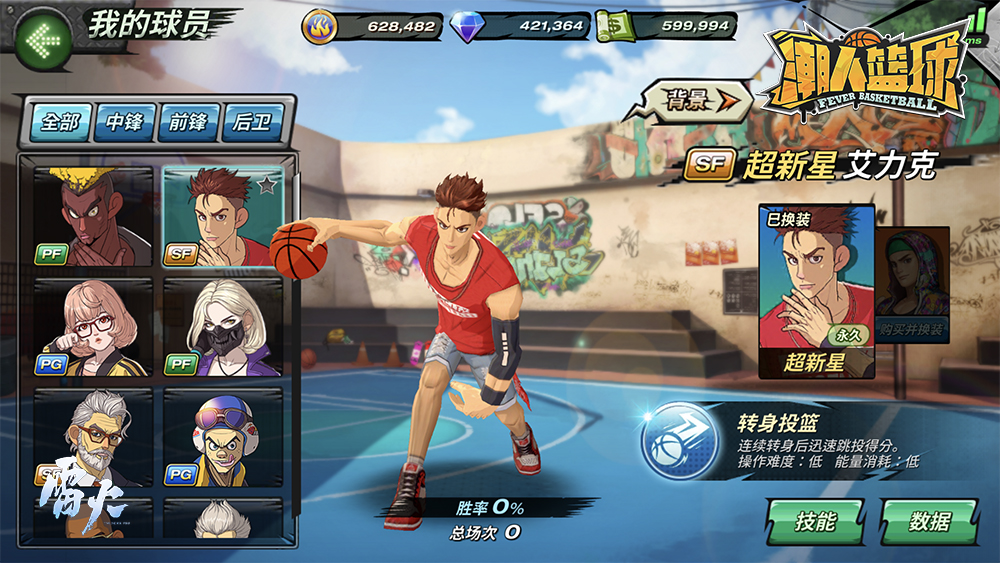Select the white-bearded old man player
The width and height of the screenshot is (1000, 563).
coord(93,438)
